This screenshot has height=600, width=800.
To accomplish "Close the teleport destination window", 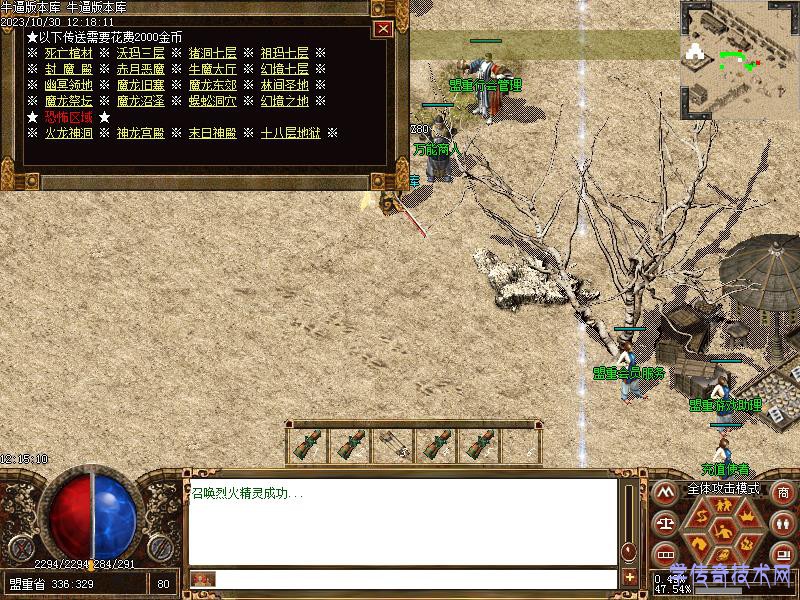I will 382,29.
